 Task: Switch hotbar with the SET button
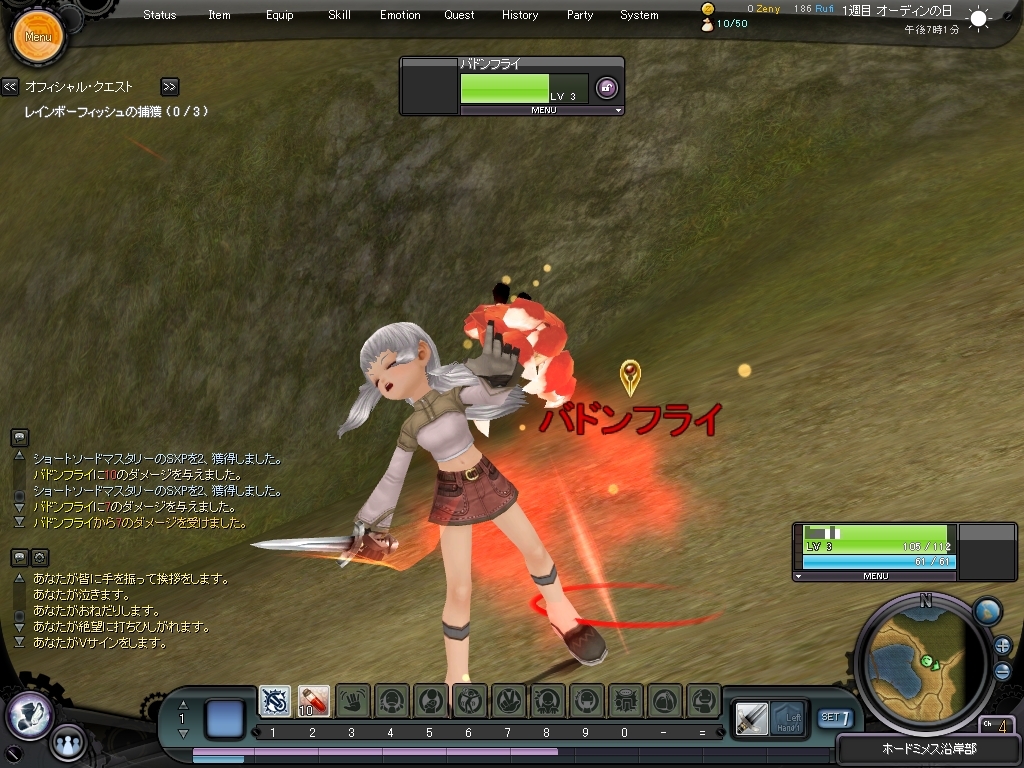835,718
